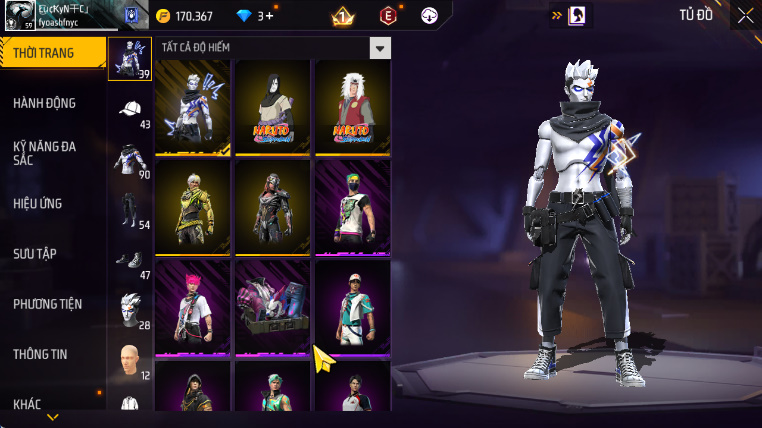Show the Phương Tiện category
This screenshot has height=428, width=762.
pyautogui.click(x=47, y=304)
